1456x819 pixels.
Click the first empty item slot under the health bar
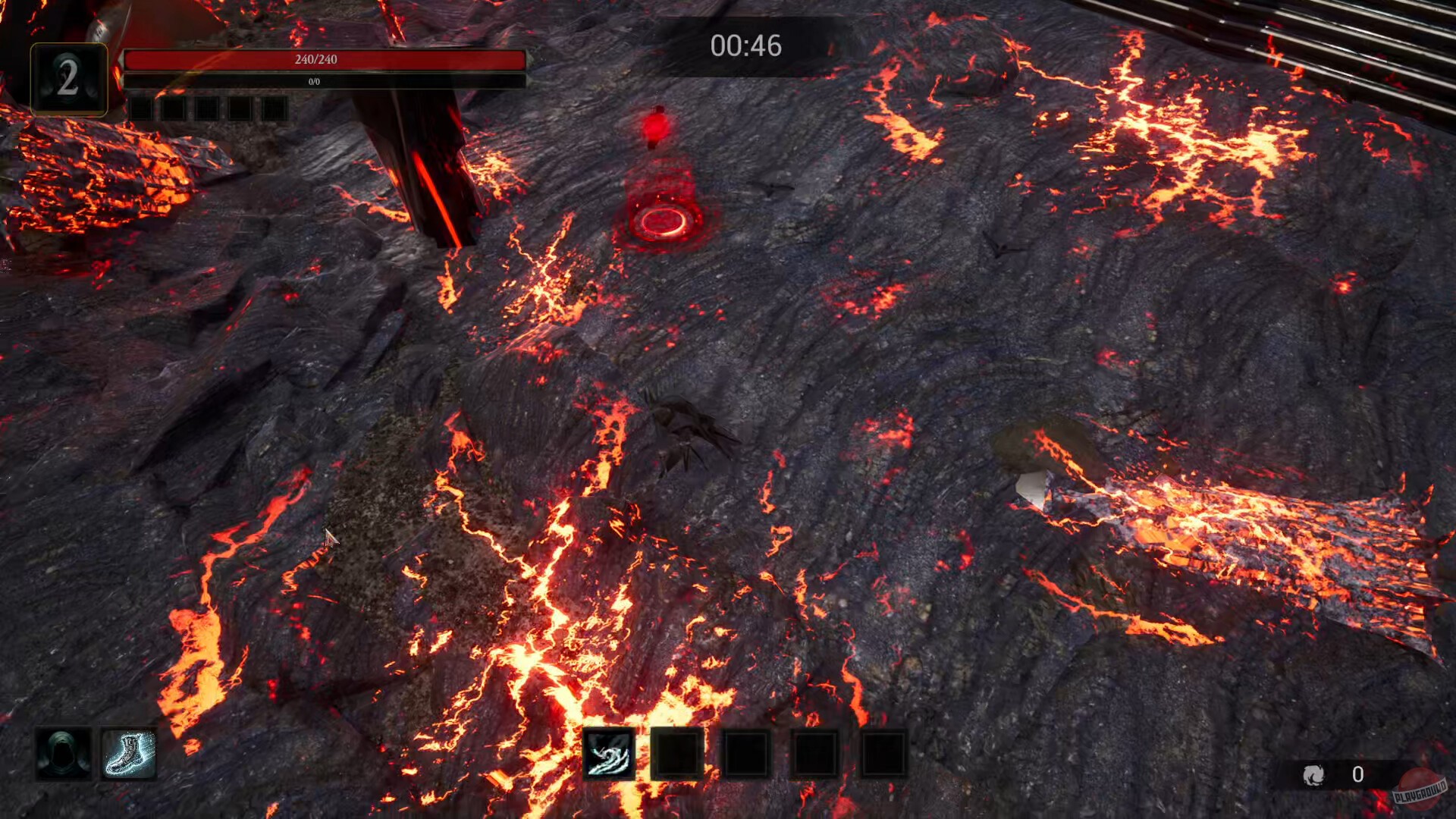coord(140,110)
